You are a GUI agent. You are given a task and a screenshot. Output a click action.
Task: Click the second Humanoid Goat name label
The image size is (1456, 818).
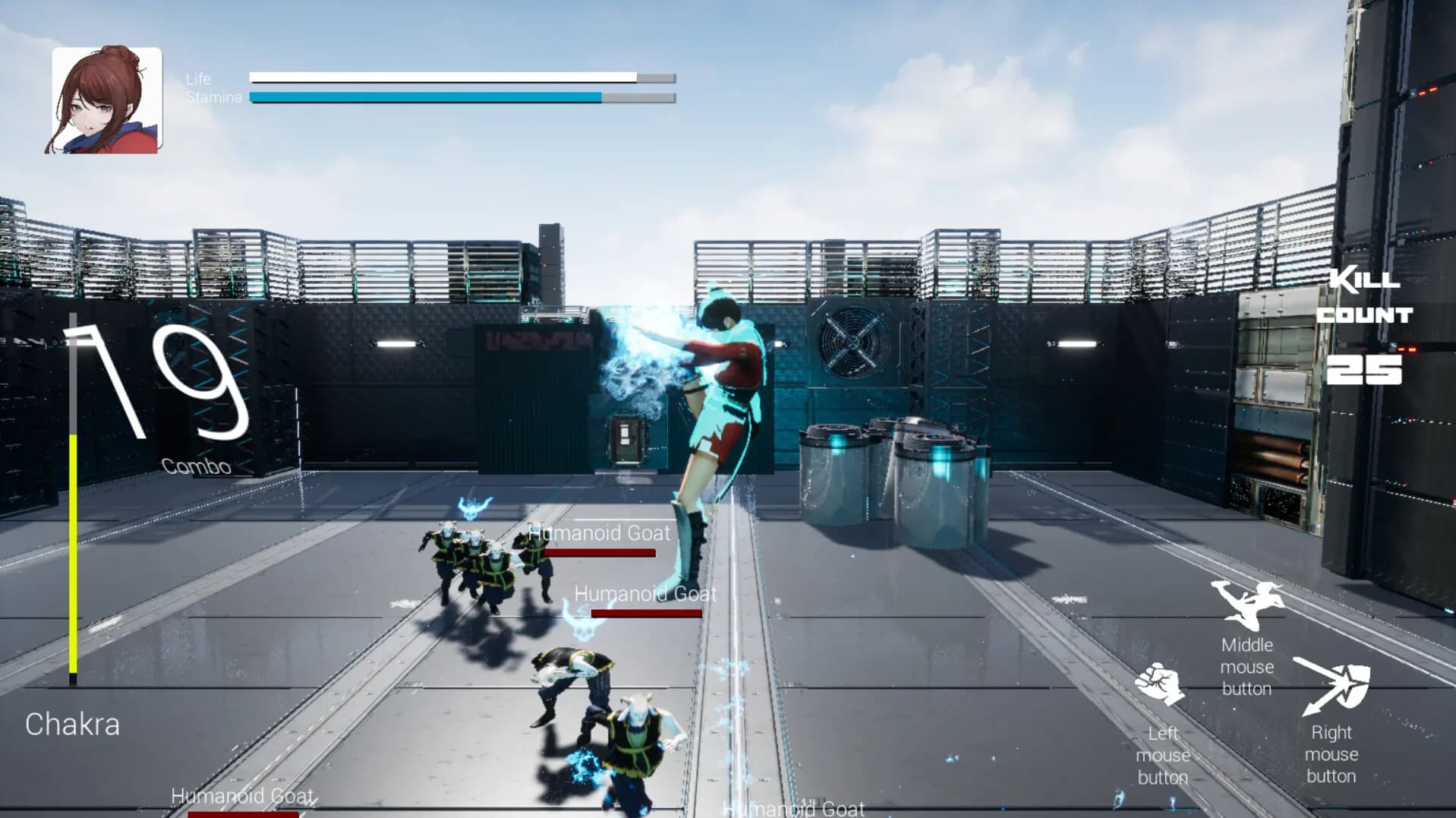(x=644, y=593)
